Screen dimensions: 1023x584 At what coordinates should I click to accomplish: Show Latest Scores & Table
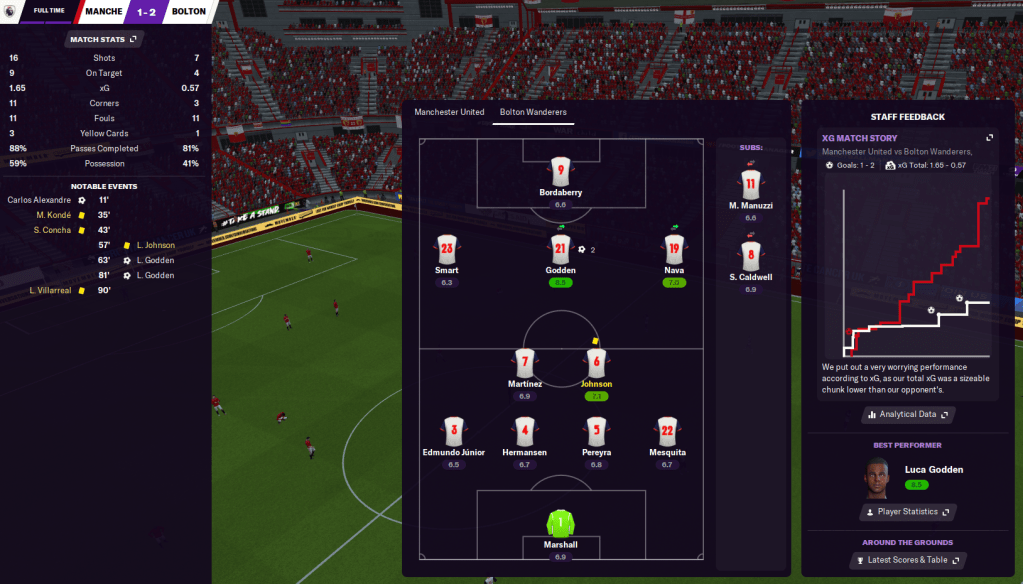click(908, 560)
